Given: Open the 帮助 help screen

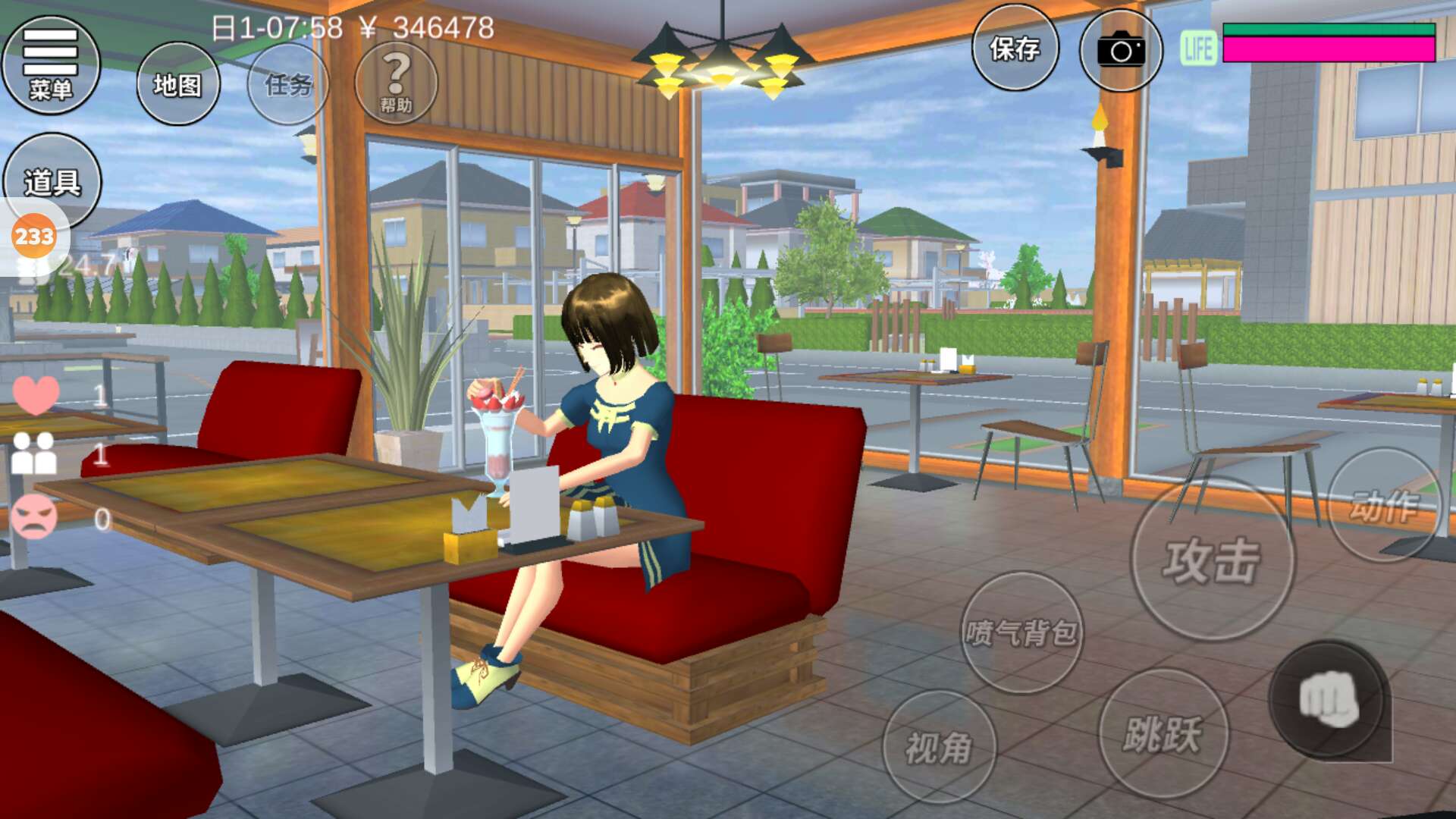Looking at the screenshot, I should [396, 83].
